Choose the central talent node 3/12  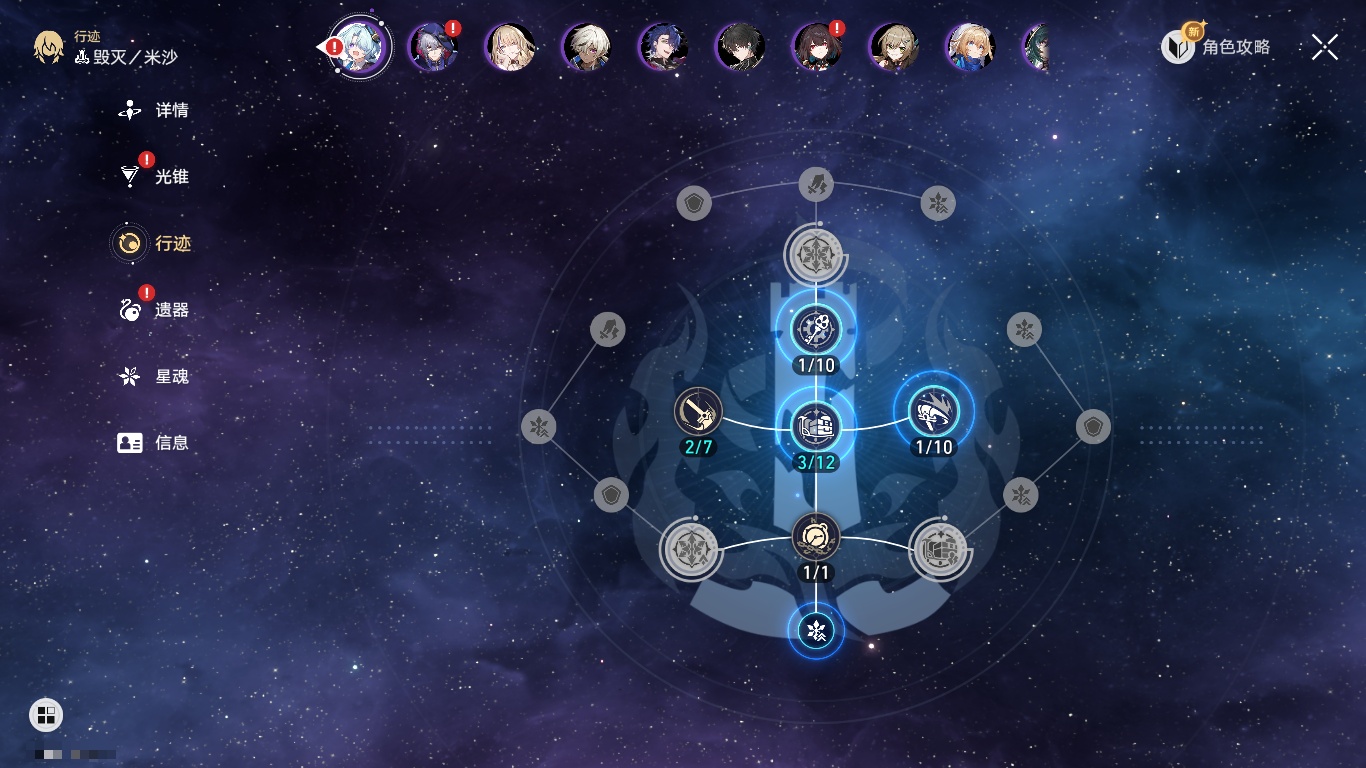[816, 426]
